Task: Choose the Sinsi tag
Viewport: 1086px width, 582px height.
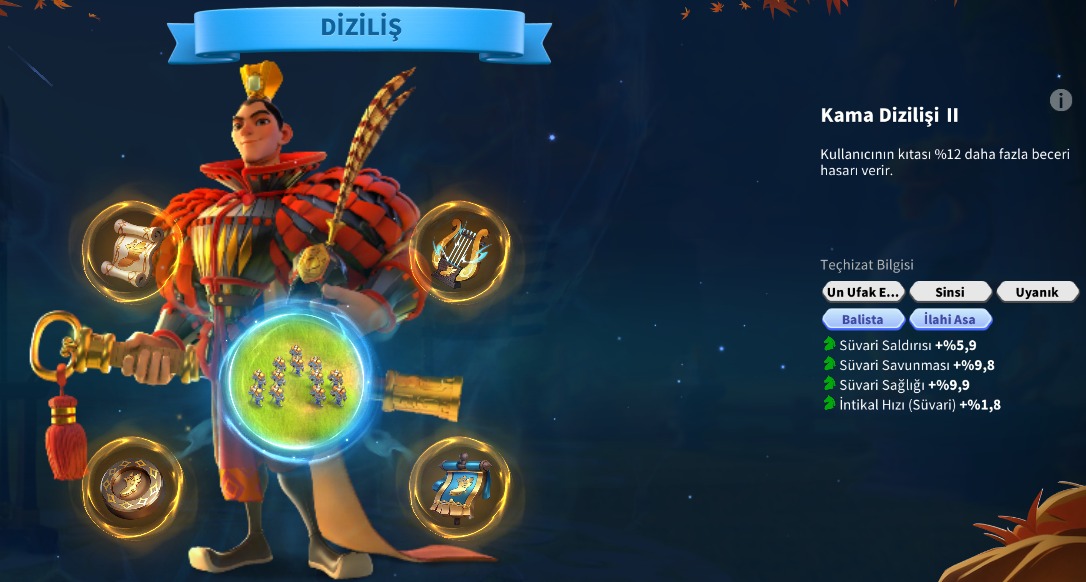Action: pos(950,292)
